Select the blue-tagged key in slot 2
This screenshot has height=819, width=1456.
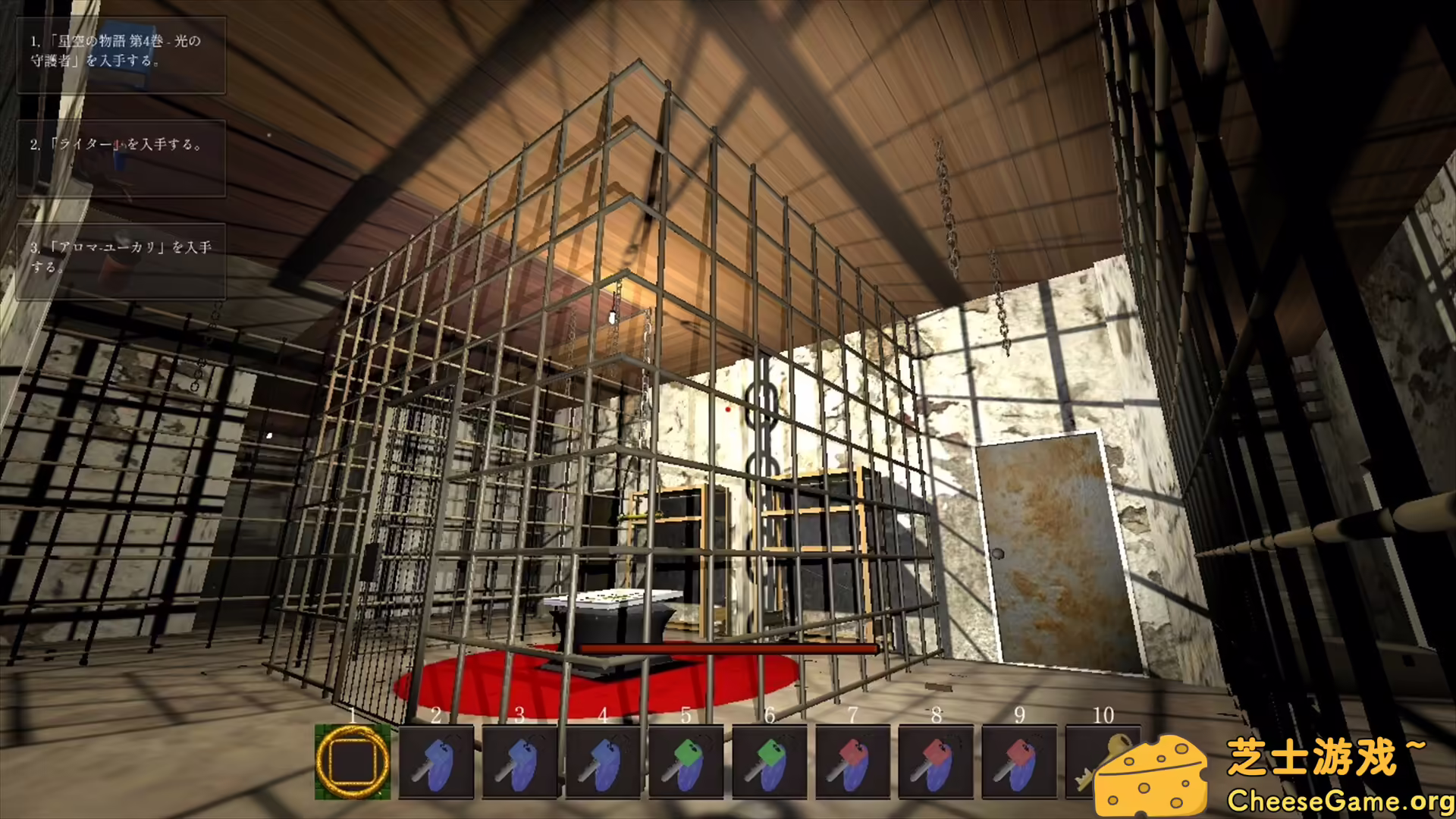436,761
